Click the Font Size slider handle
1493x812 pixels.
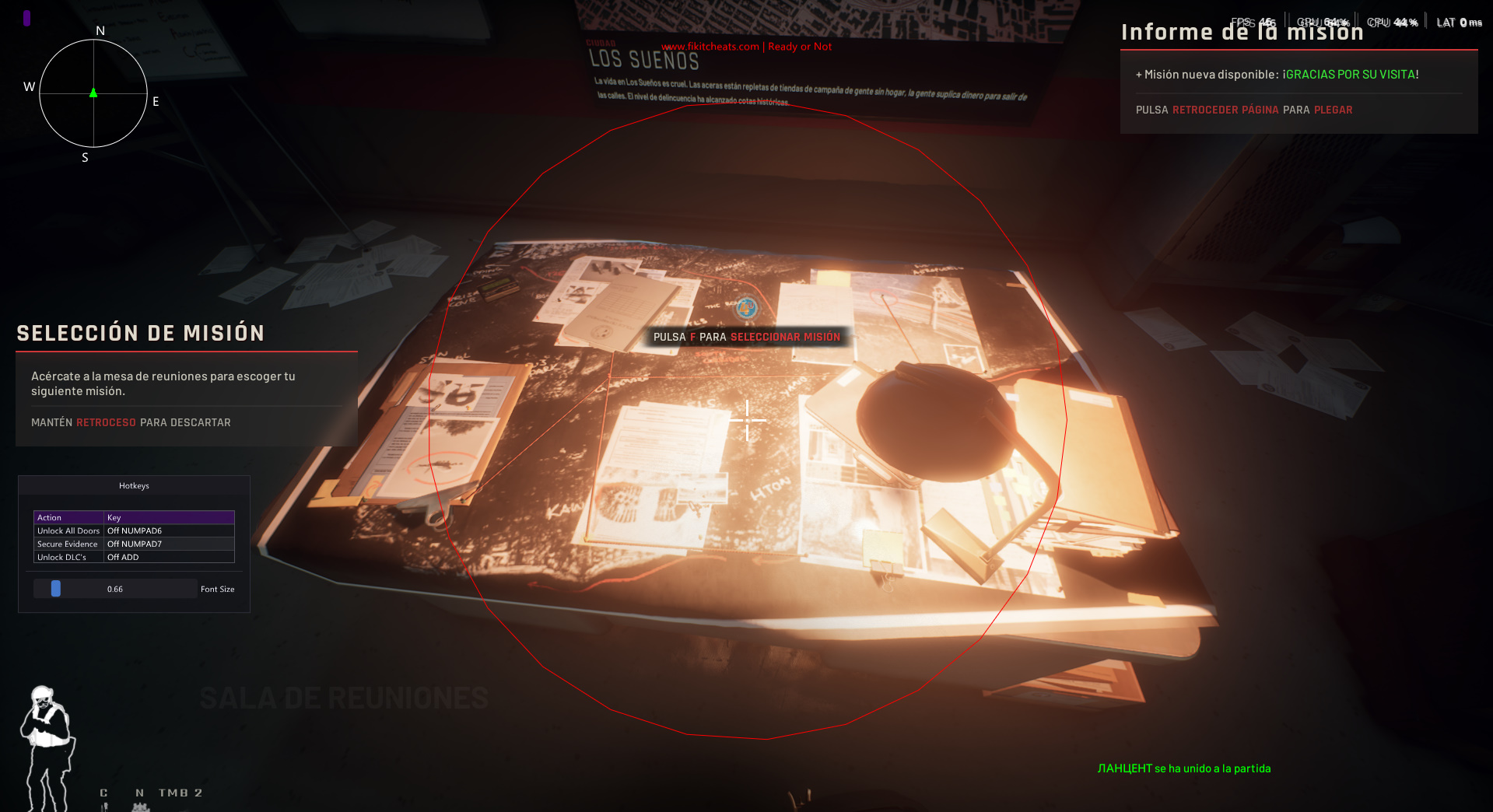point(55,589)
